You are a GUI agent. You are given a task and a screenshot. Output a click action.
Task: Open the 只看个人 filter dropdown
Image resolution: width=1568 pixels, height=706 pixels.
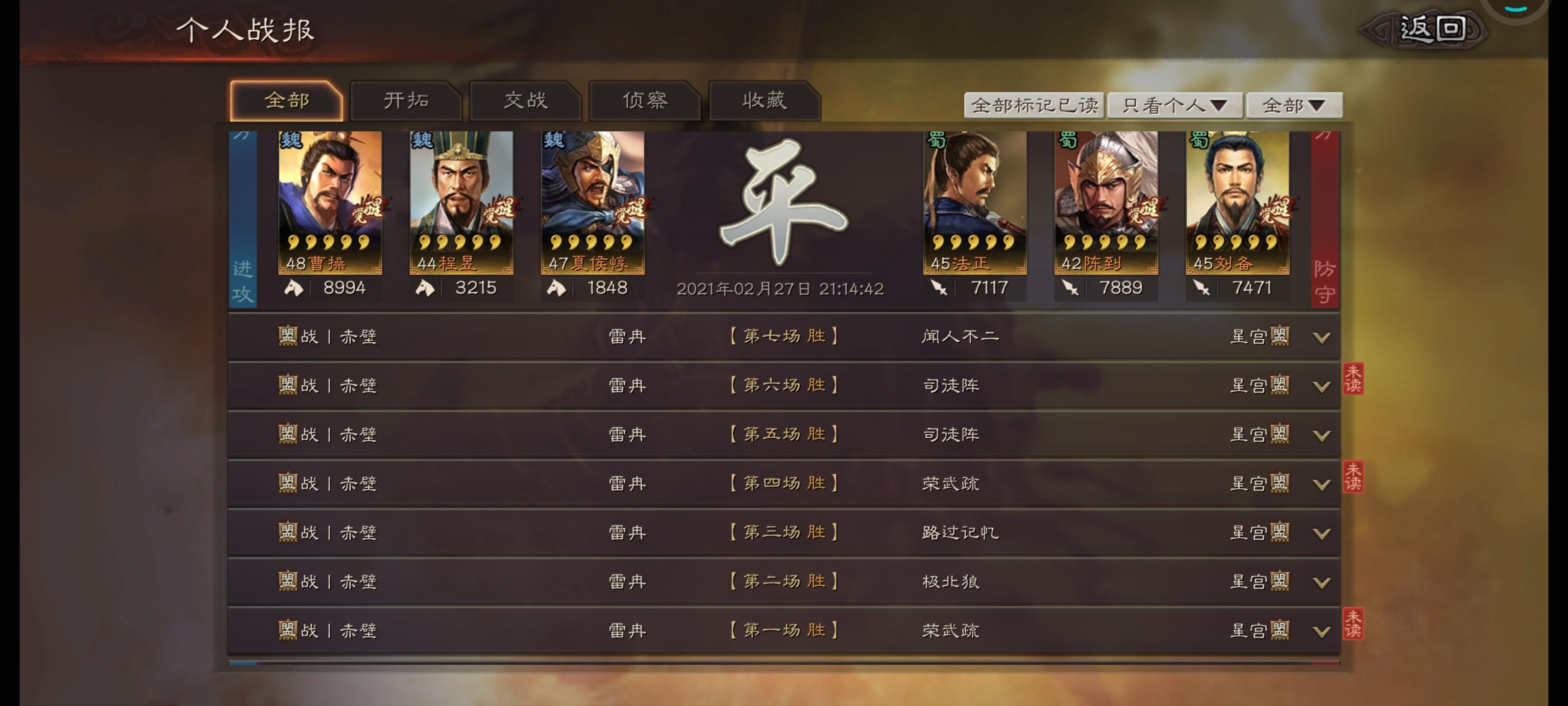click(x=1175, y=104)
